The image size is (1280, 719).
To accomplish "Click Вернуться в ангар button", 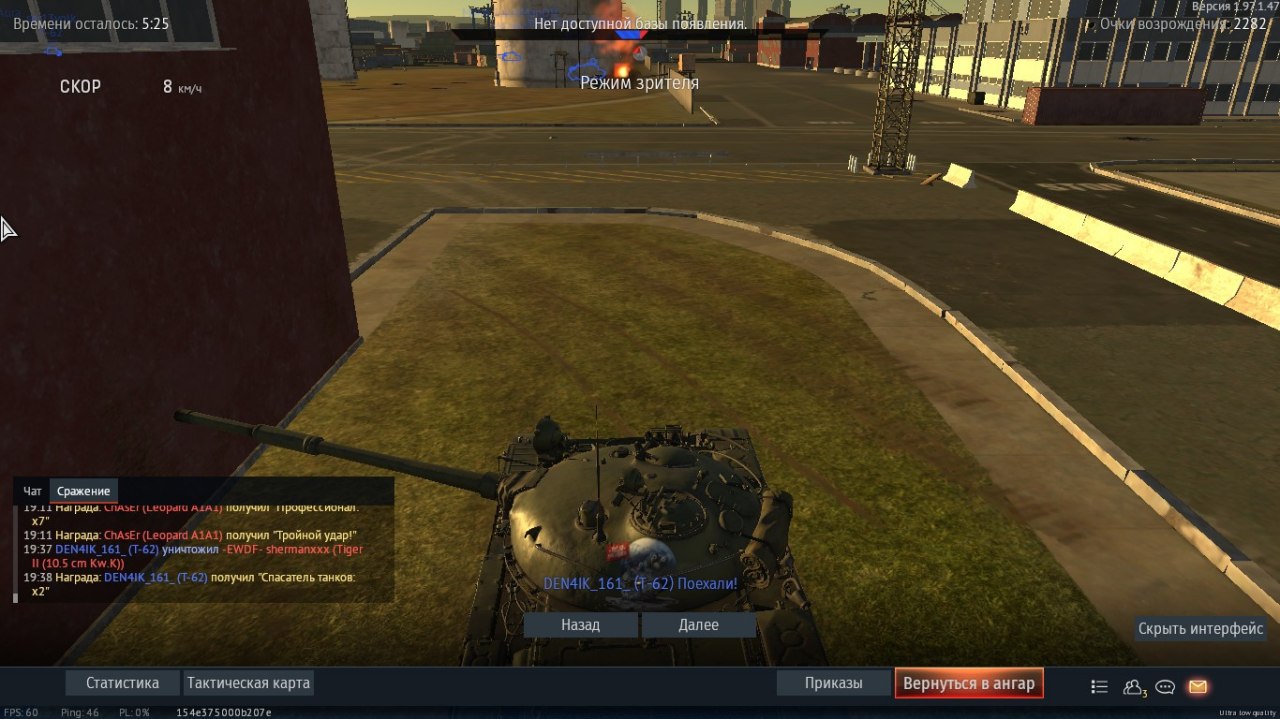I will [x=969, y=684].
